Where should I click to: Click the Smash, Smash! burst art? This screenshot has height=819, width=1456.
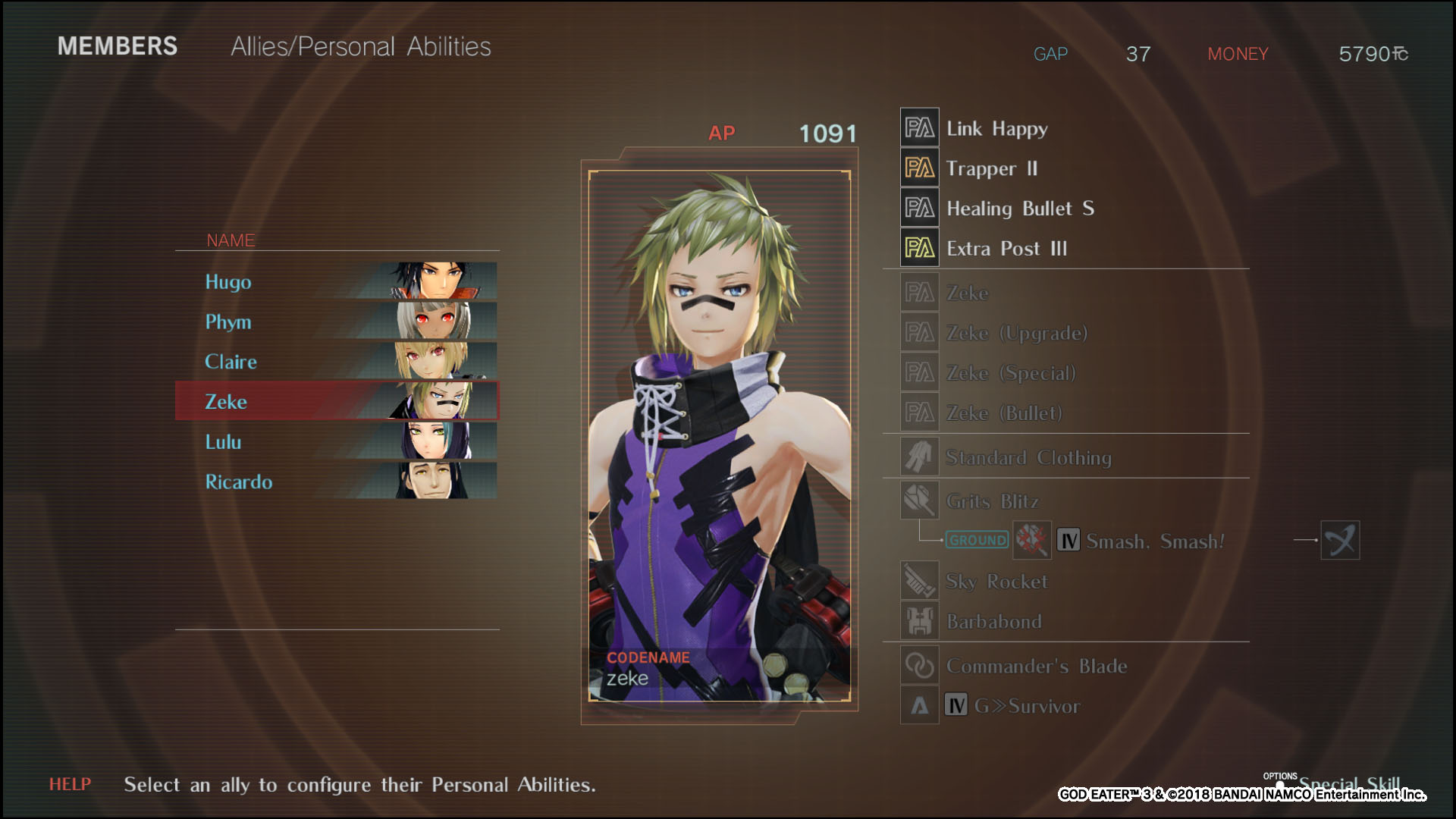click(x=1154, y=541)
